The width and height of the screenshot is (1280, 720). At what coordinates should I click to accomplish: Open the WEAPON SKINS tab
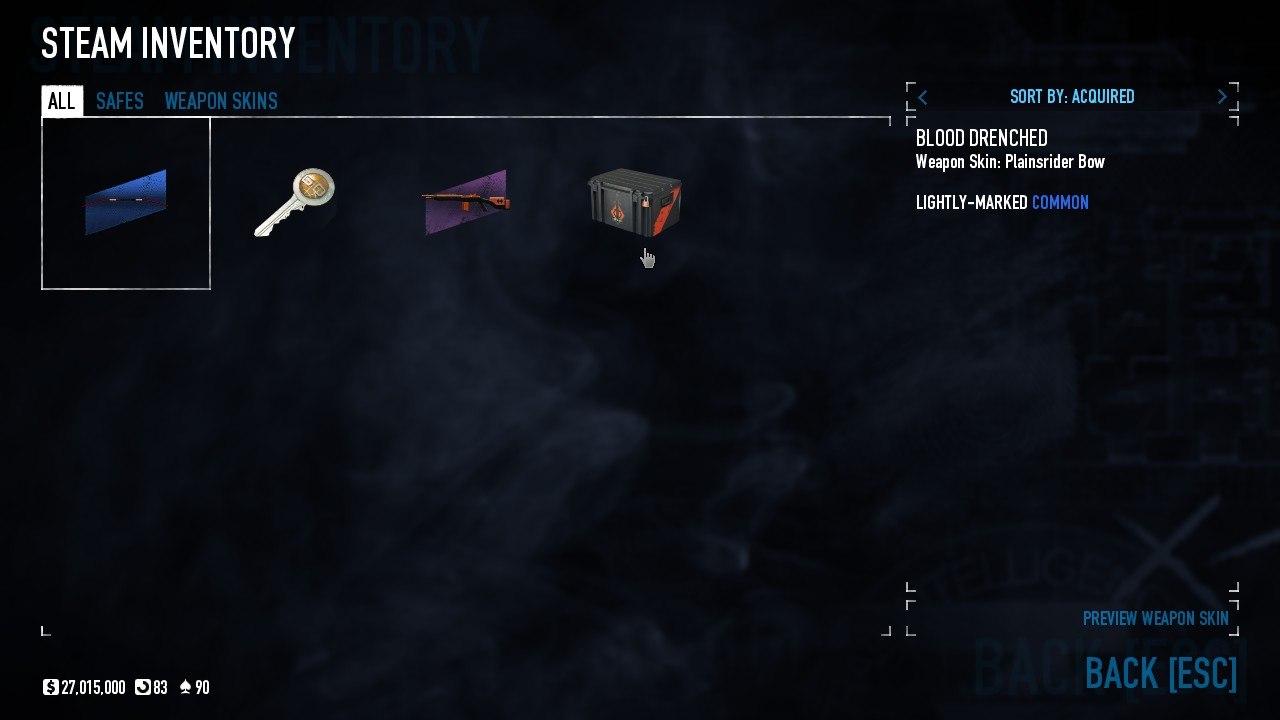[221, 100]
